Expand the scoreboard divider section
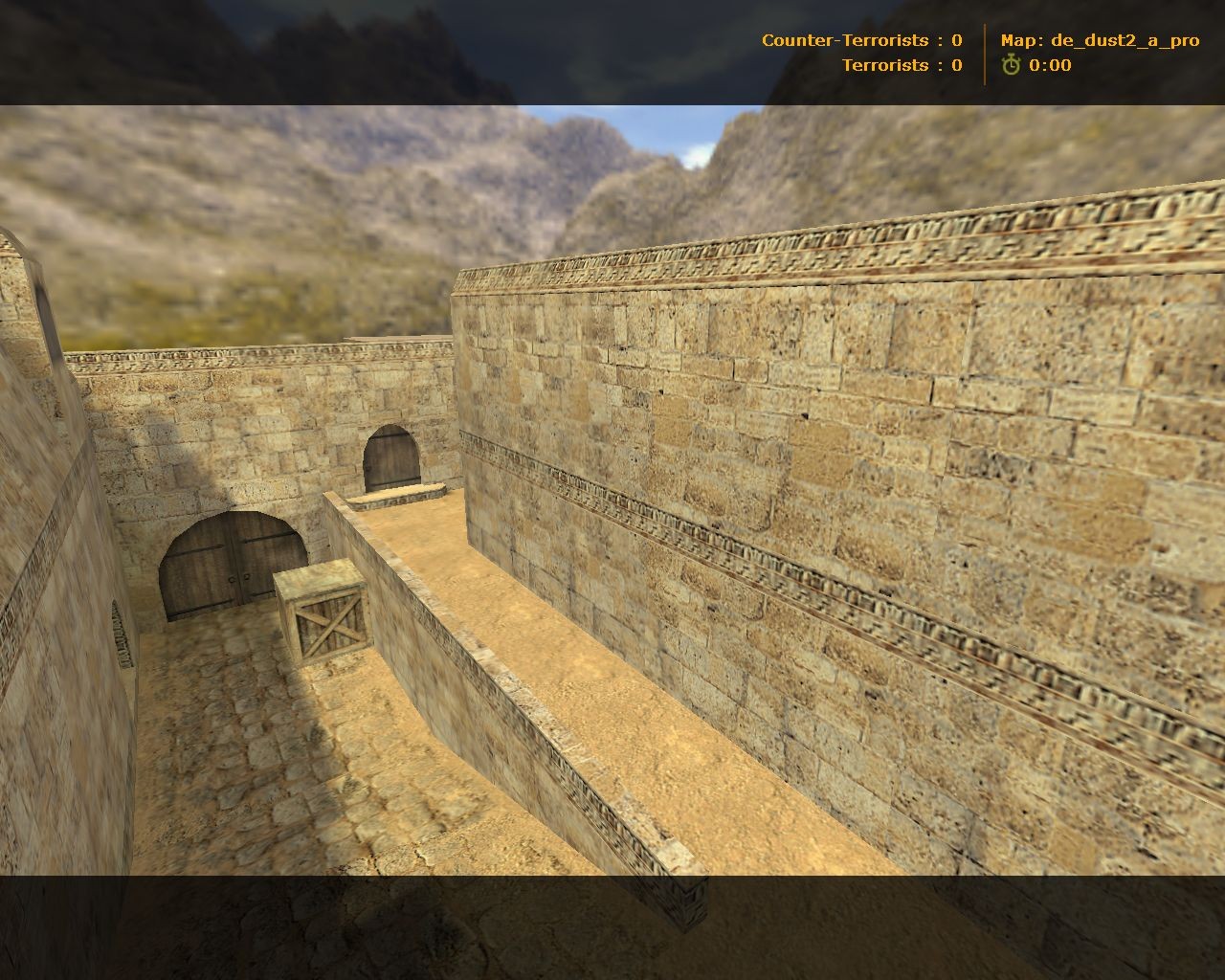The width and height of the screenshot is (1225, 980). [x=986, y=53]
